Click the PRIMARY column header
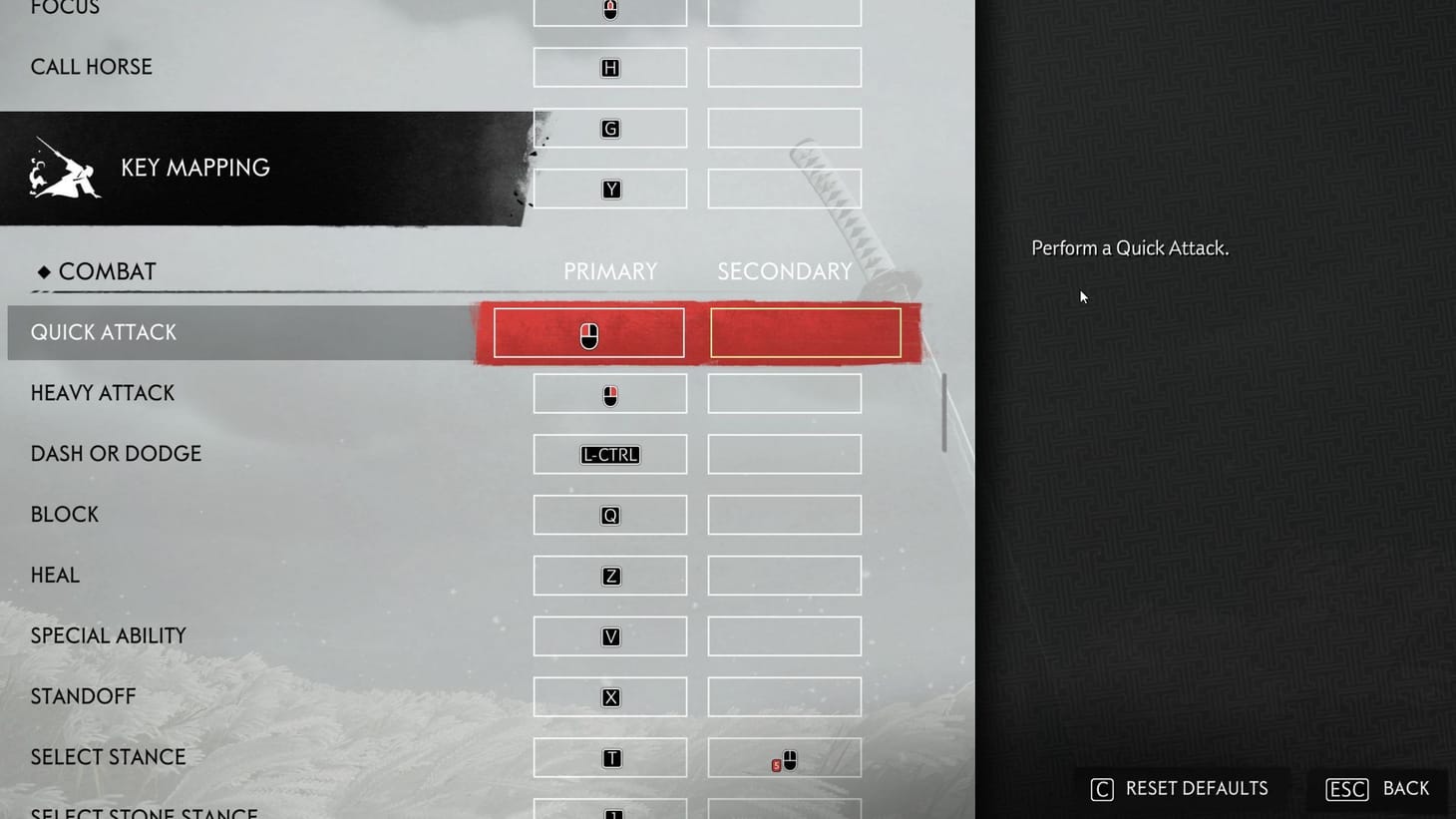Screen dimensions: 1456x819 (609, 270)
